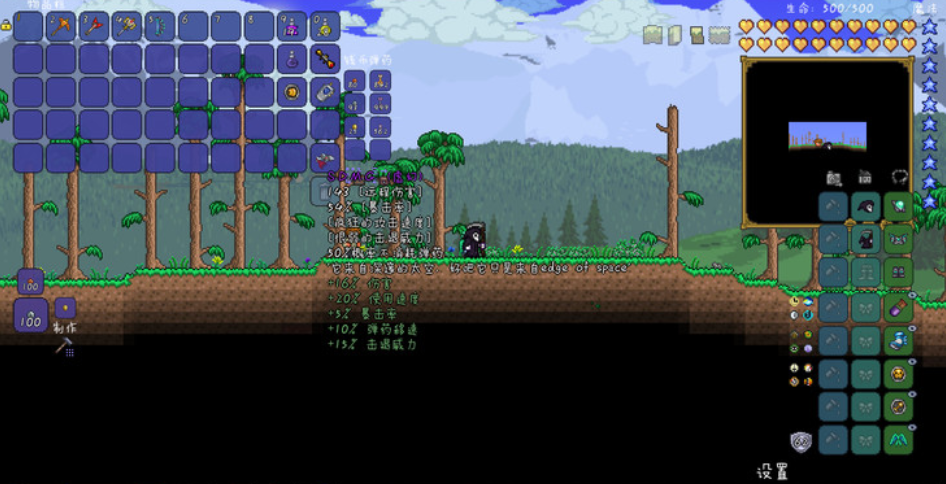
Task: Select the golden hammer in hotbar slot 4
Action: point(128,26)
